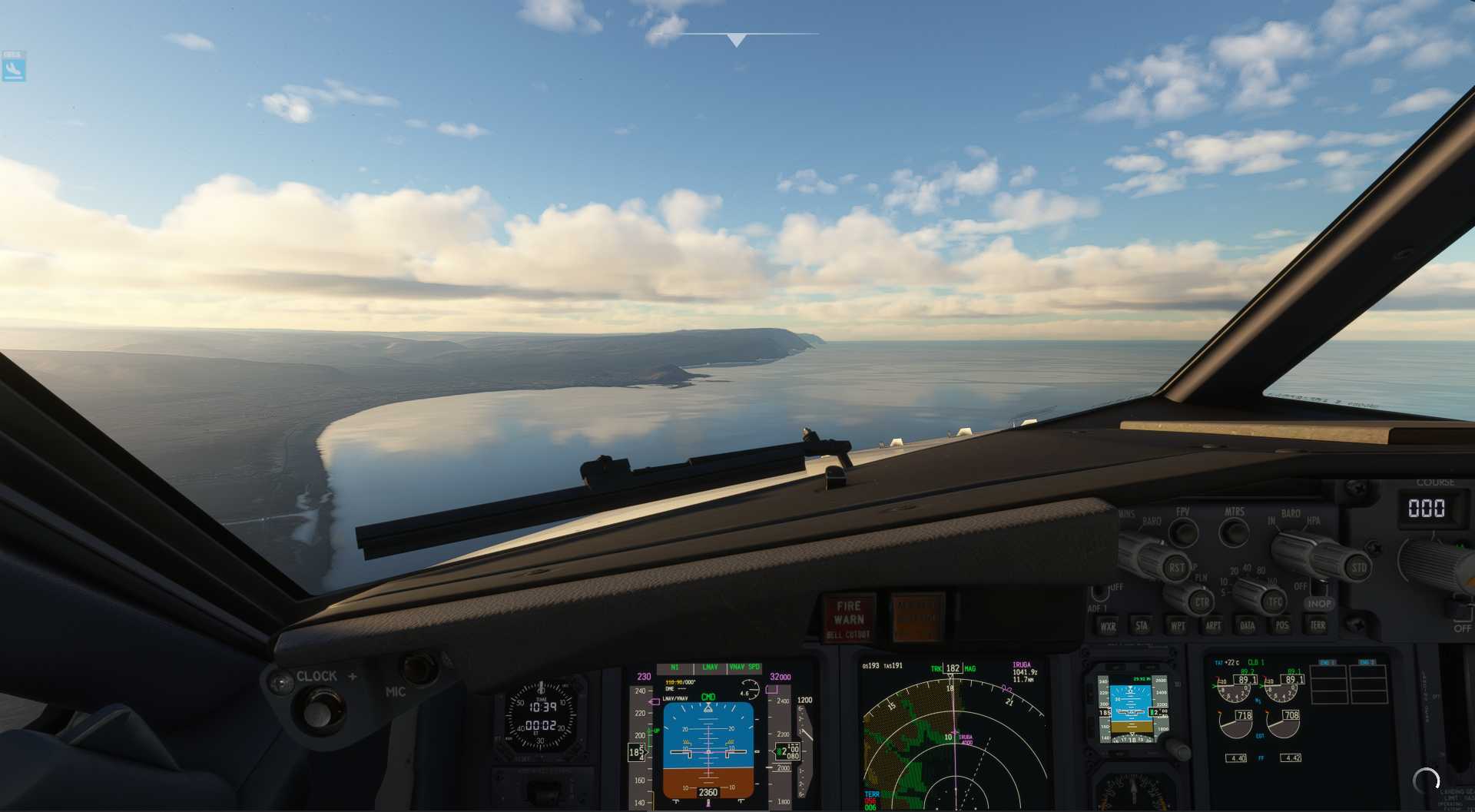Toggle the POS position display button
1475x812 pixels.
[1281, 626]
